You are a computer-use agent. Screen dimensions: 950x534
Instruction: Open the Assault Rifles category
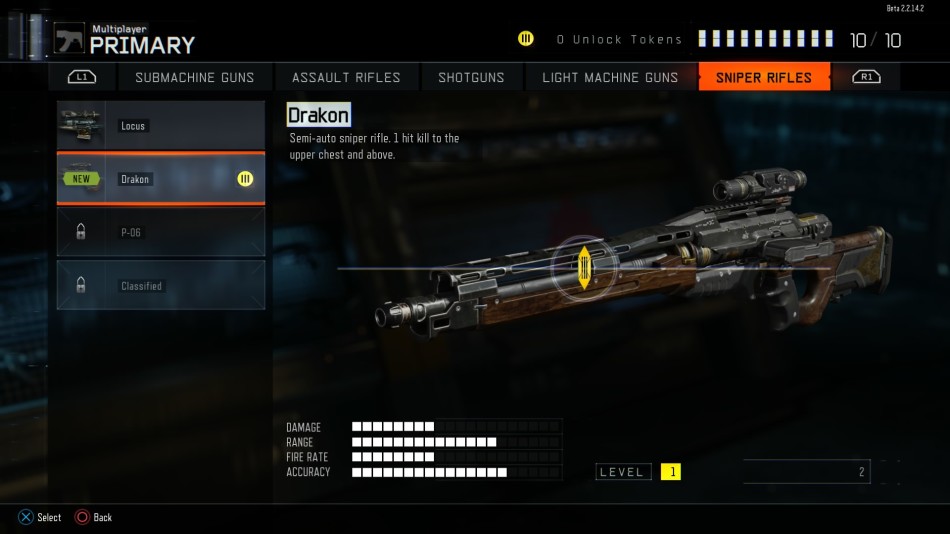(346, 77)
